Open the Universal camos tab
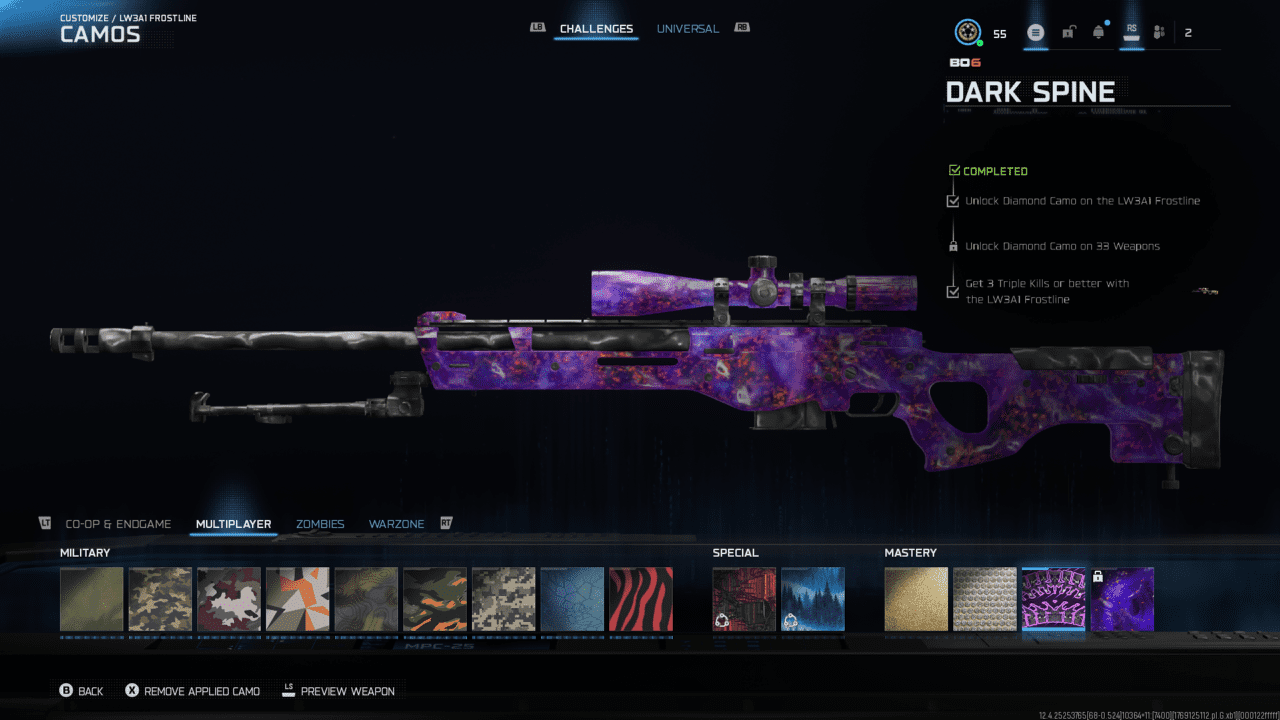The height and width of the screenshot is (720, 1280). [687, 29]
